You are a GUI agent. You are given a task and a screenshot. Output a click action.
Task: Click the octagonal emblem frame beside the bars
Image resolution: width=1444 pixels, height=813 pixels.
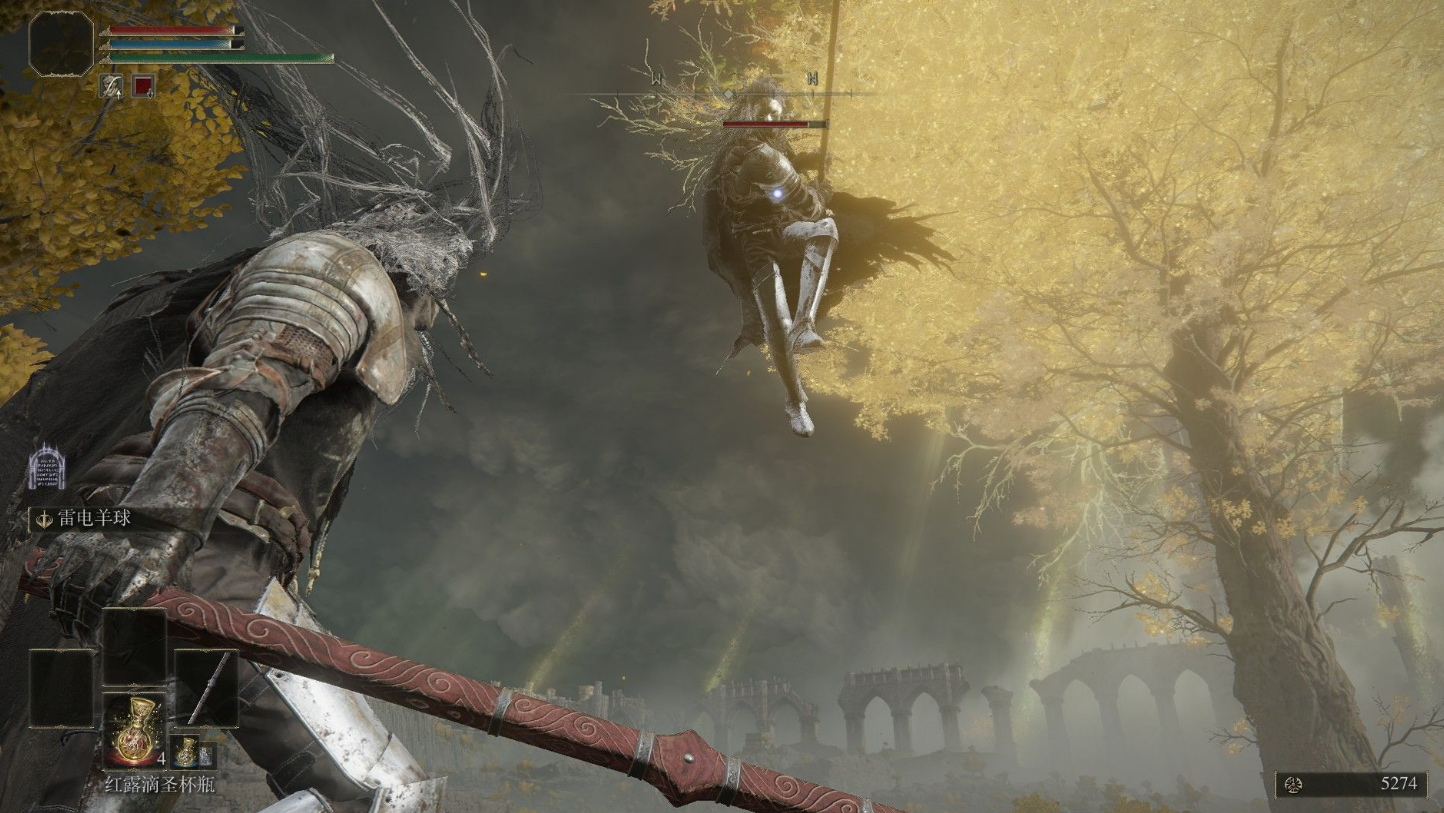click(60, 44)
